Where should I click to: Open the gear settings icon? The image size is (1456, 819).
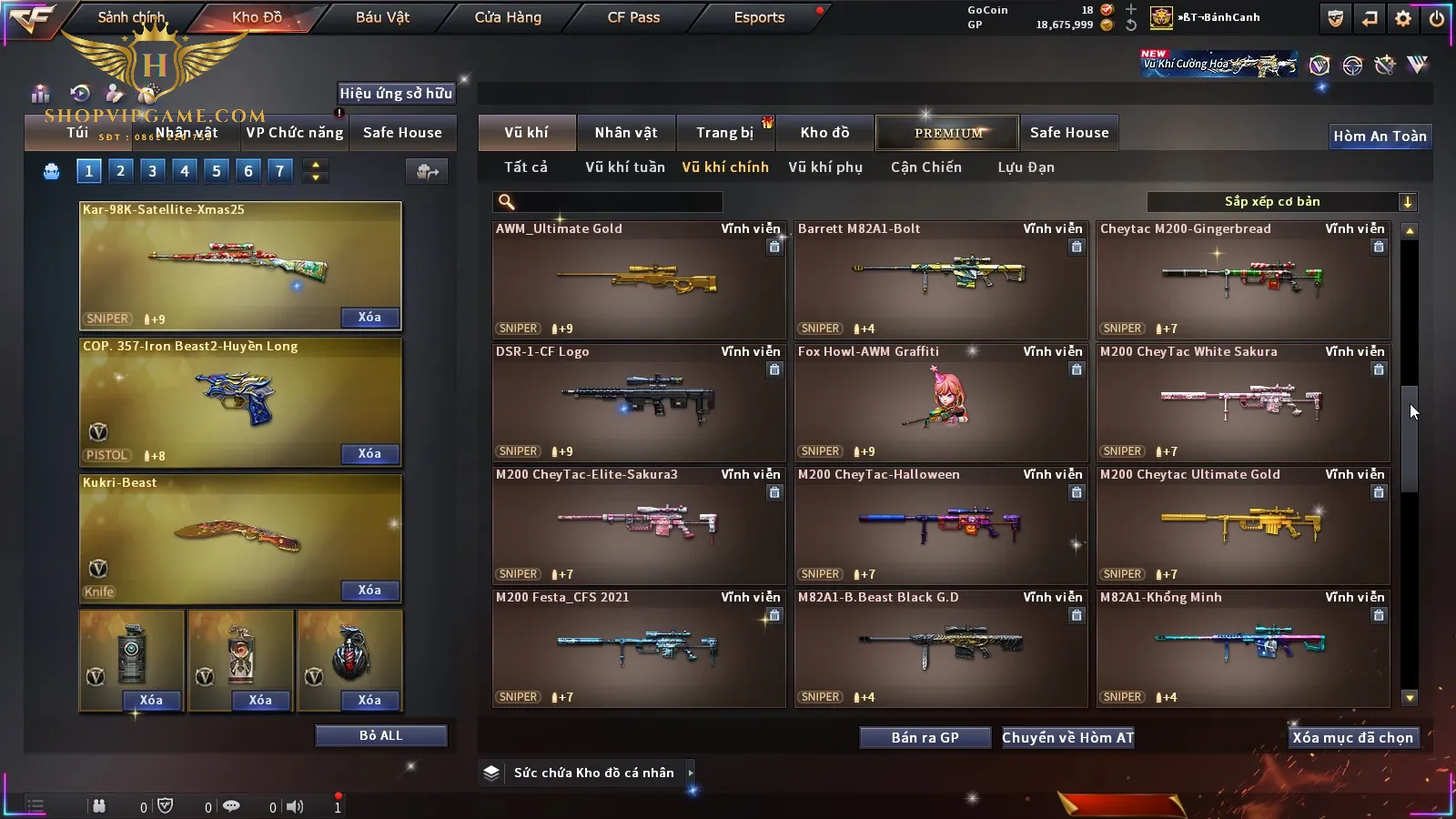1403,18
